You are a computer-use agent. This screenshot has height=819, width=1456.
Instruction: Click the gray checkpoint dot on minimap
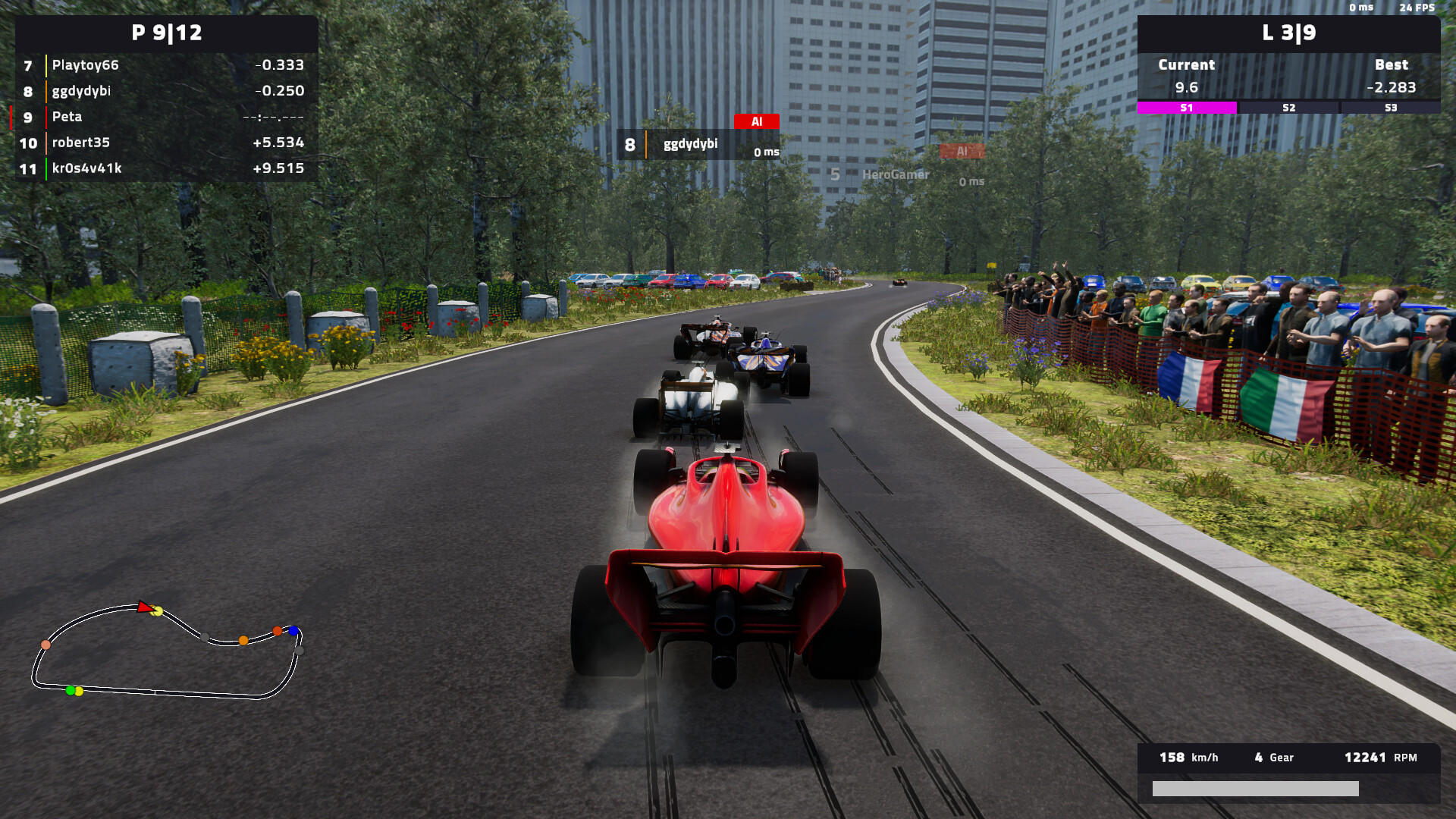click(x=205, y=637)
